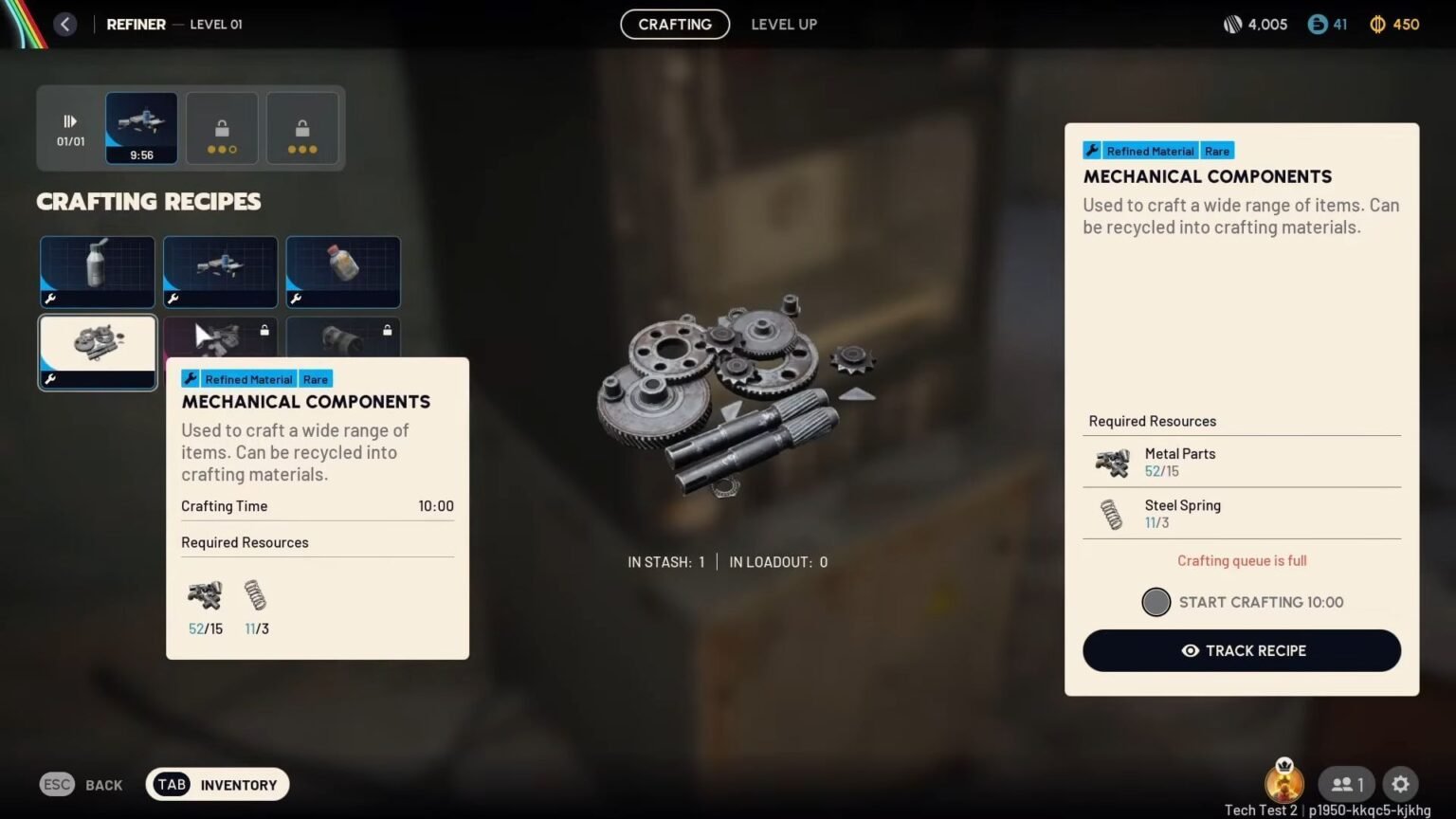This screenshot has height=819, width=1456.
Task: Open the locked recipe with padlock icon
Action: [263, 330]
